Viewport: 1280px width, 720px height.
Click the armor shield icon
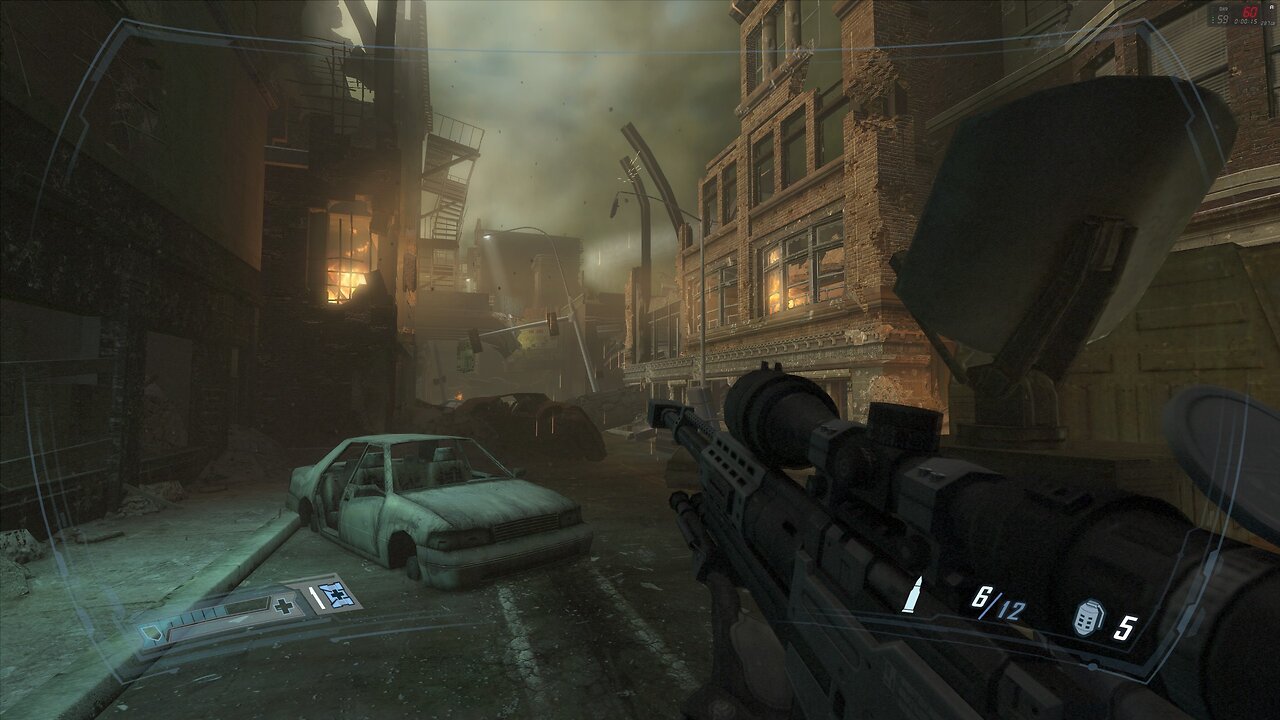[x=153, y=630]
